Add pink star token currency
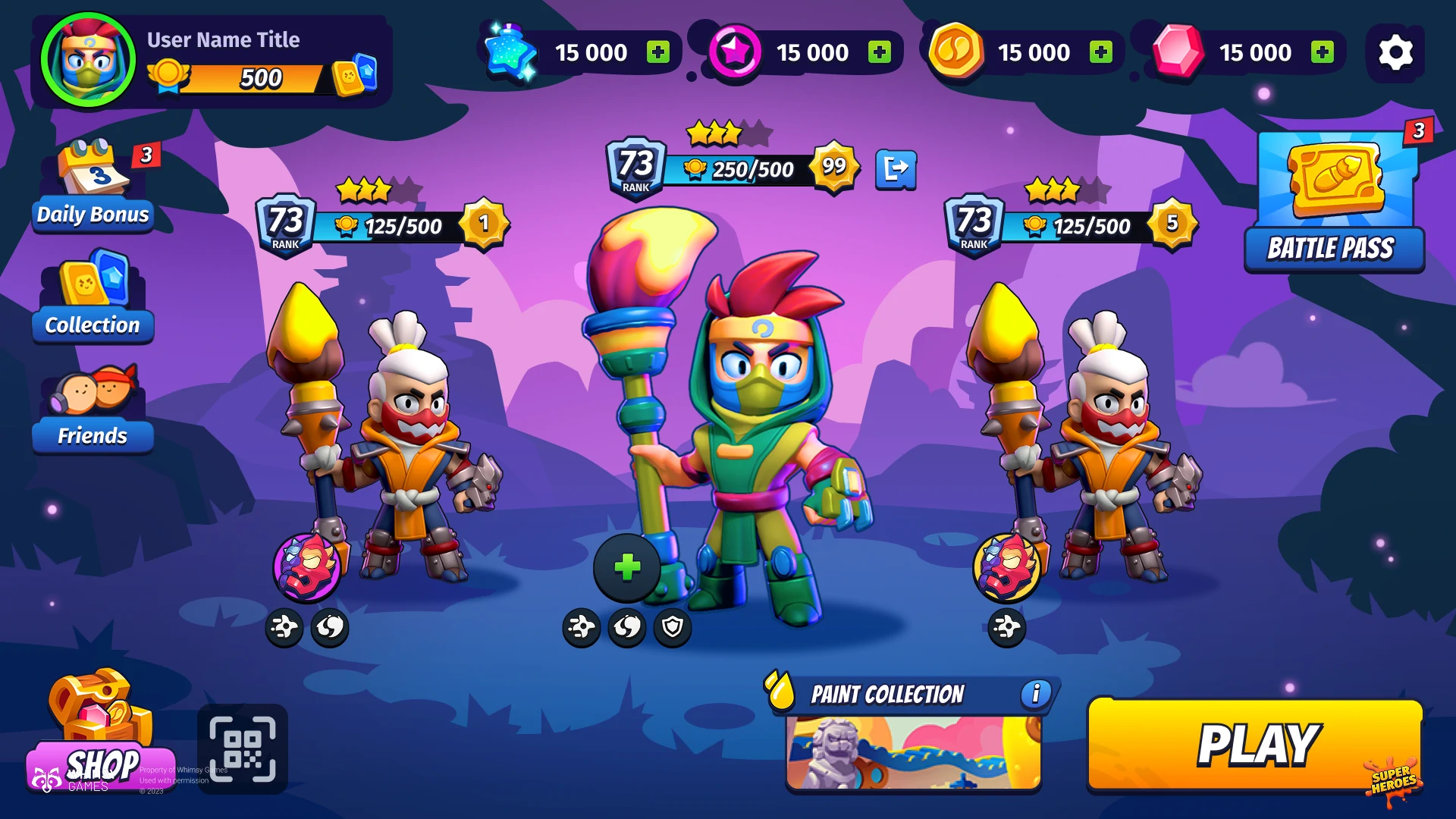The image size is (1456, 819). (x=879, y=52)
